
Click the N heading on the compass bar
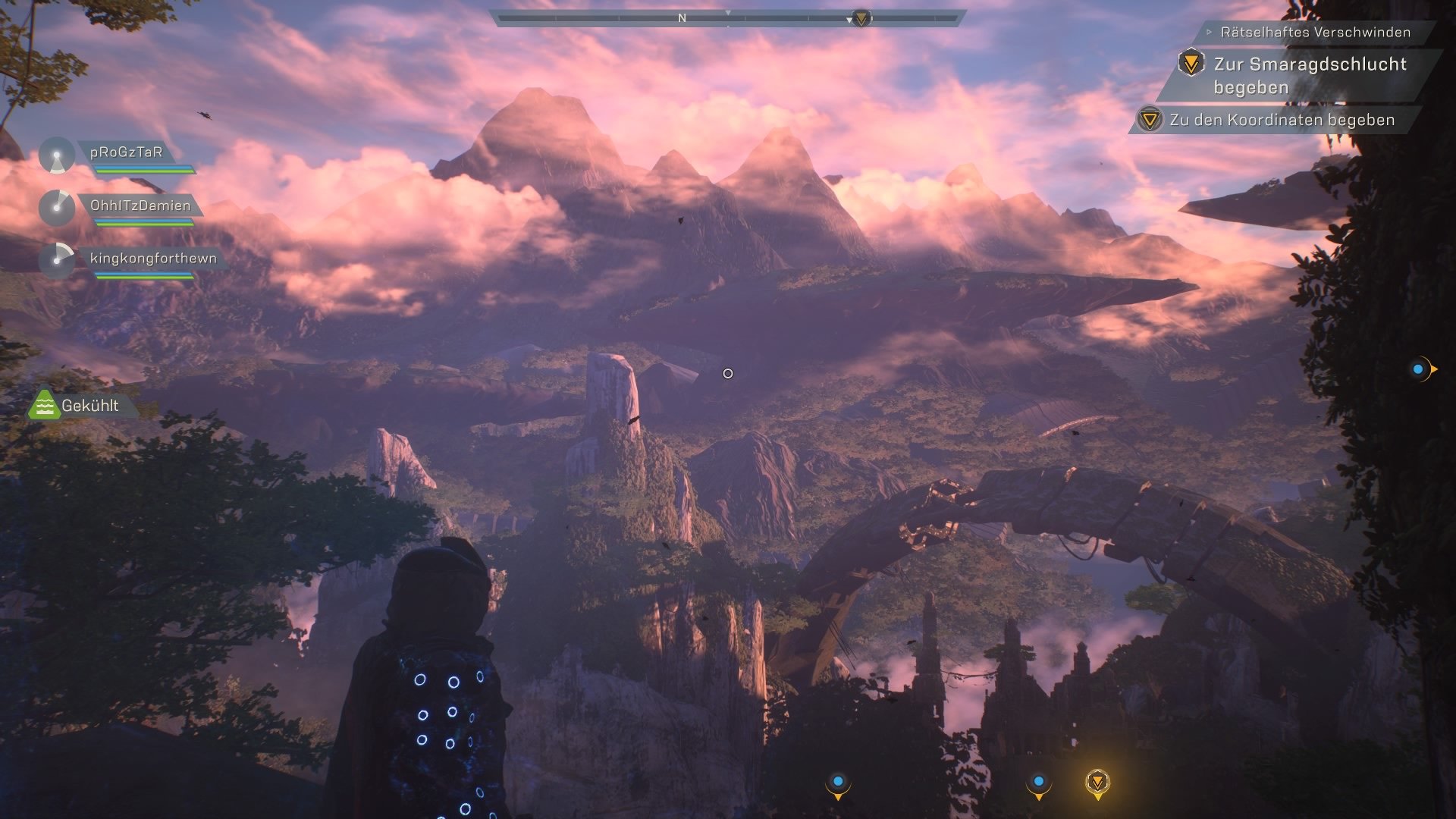(x=682, y=18)
